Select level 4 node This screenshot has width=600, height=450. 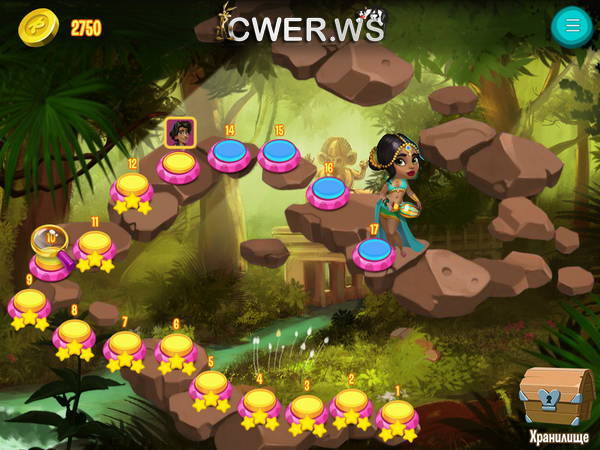(x=260, y=403)
